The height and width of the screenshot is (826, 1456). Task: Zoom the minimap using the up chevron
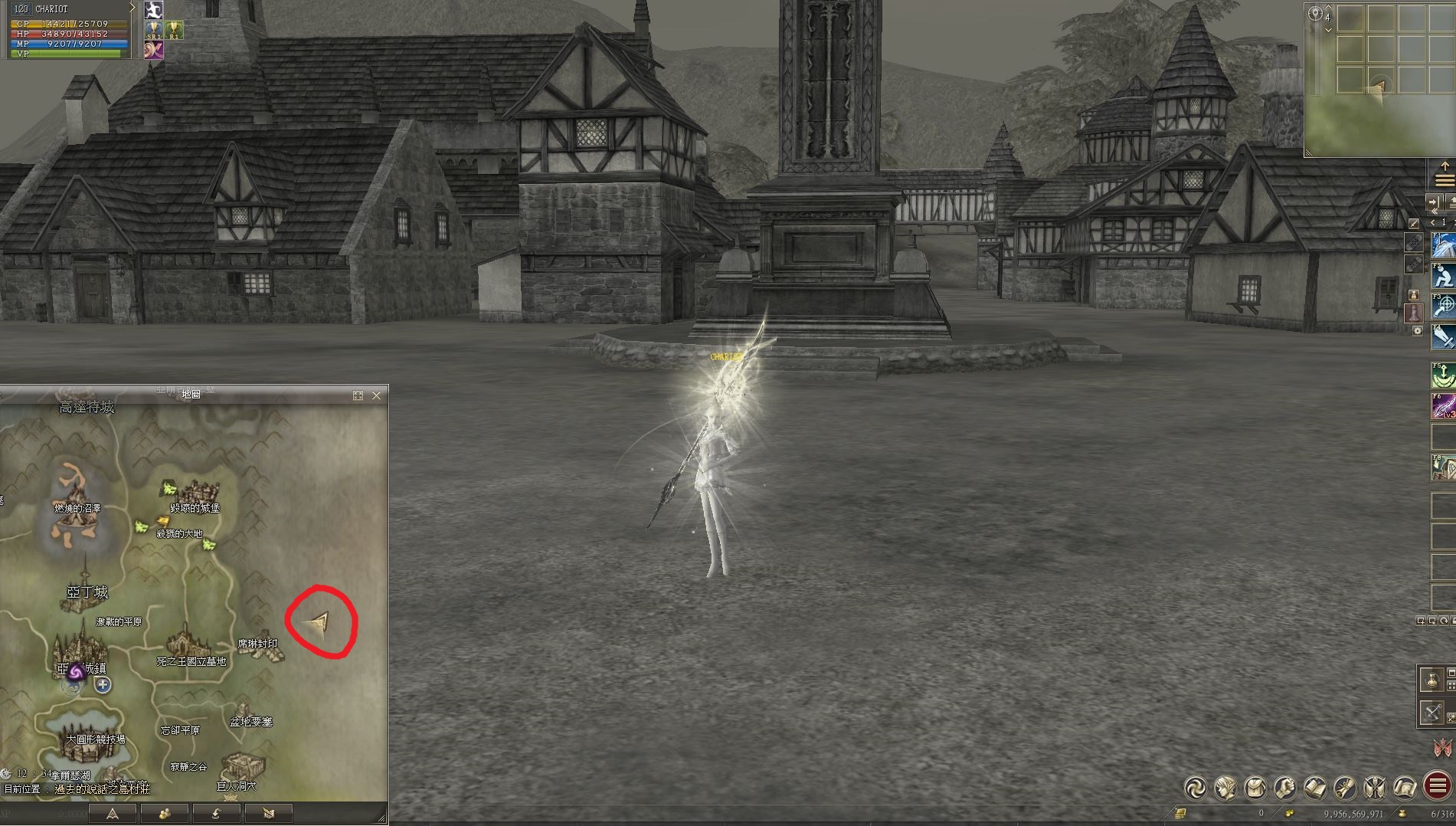1328,8
